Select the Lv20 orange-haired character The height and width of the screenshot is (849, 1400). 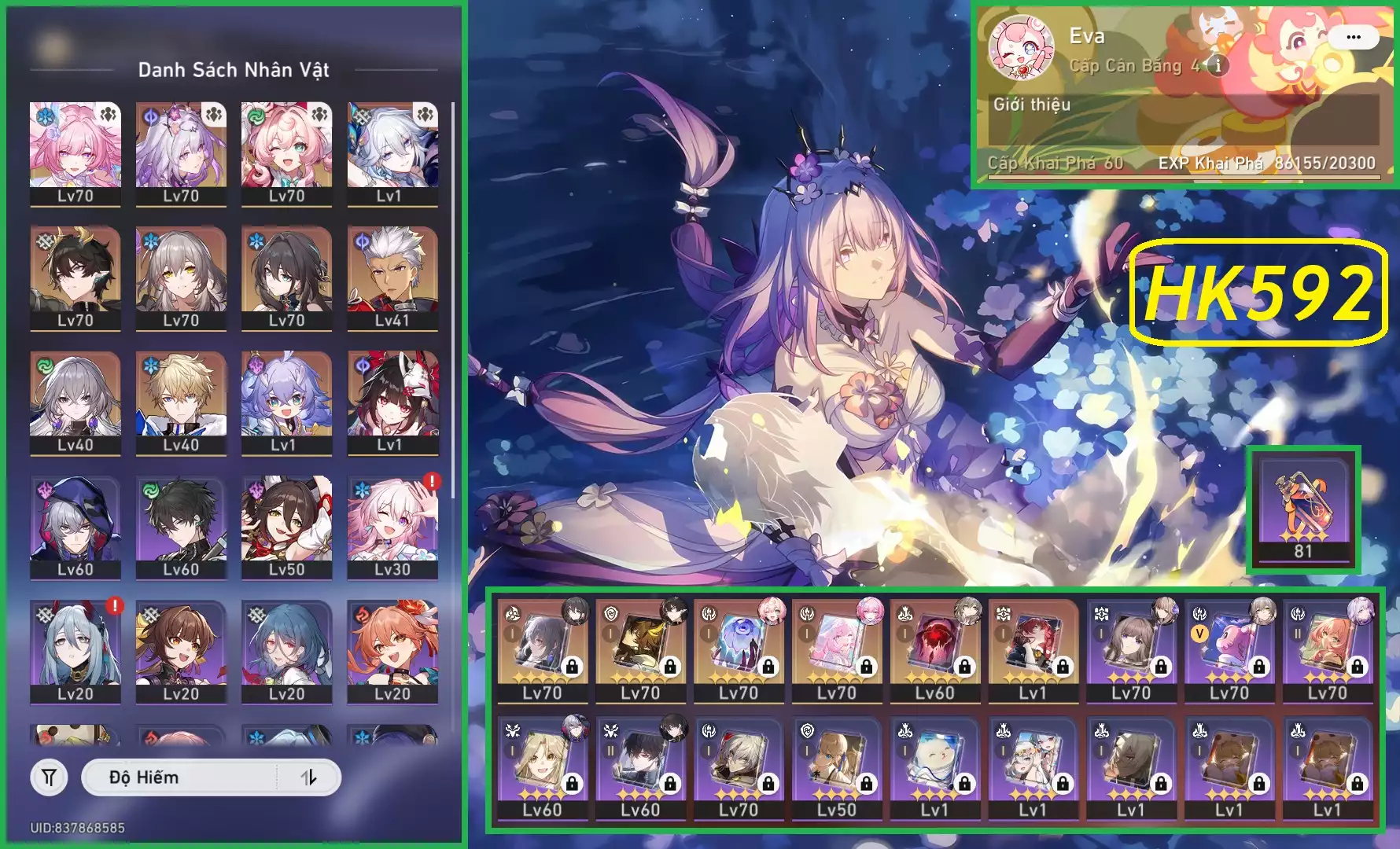point(392,649)
